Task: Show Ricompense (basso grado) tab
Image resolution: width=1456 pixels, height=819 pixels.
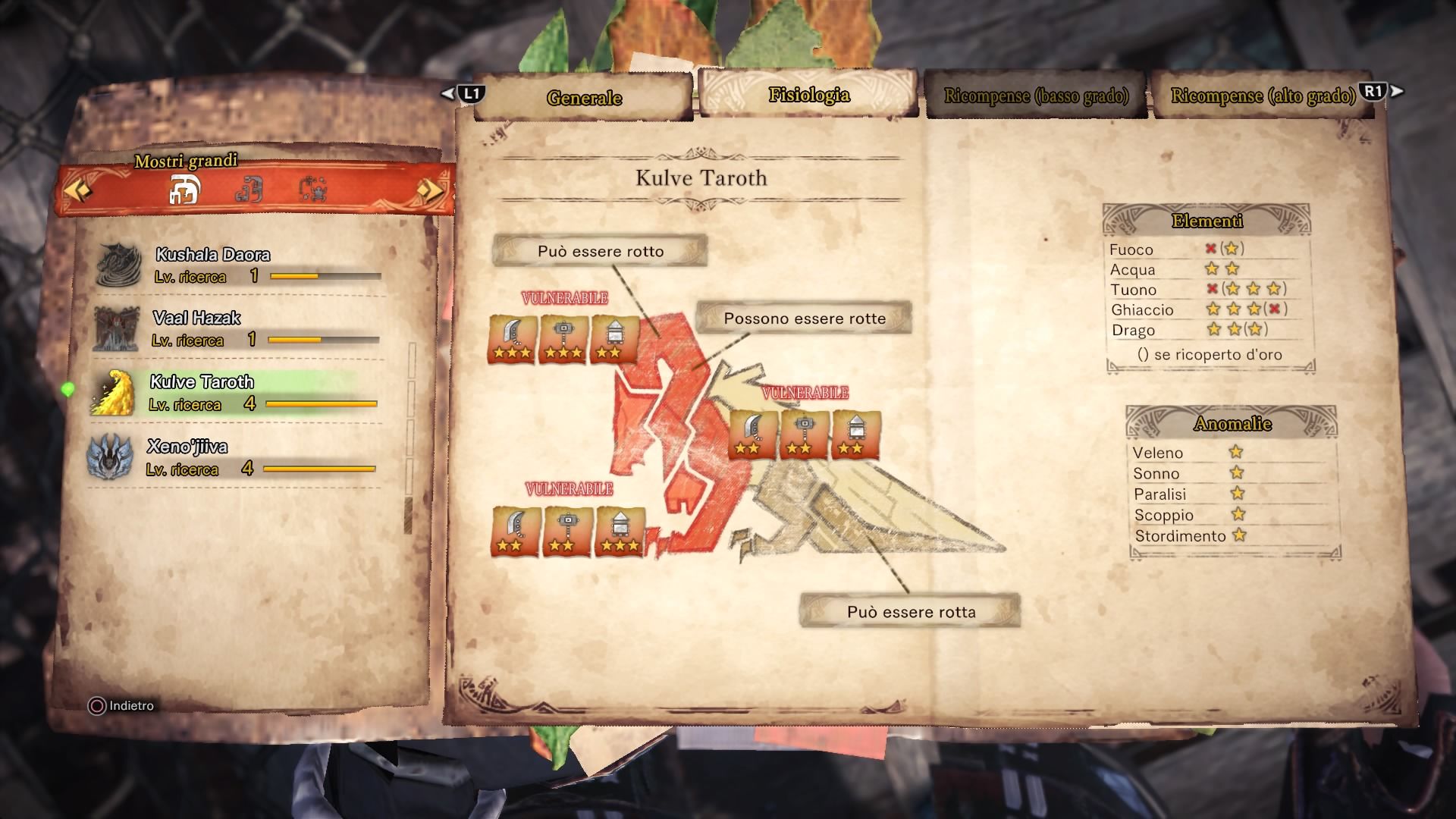Action: click(1035, 96)
